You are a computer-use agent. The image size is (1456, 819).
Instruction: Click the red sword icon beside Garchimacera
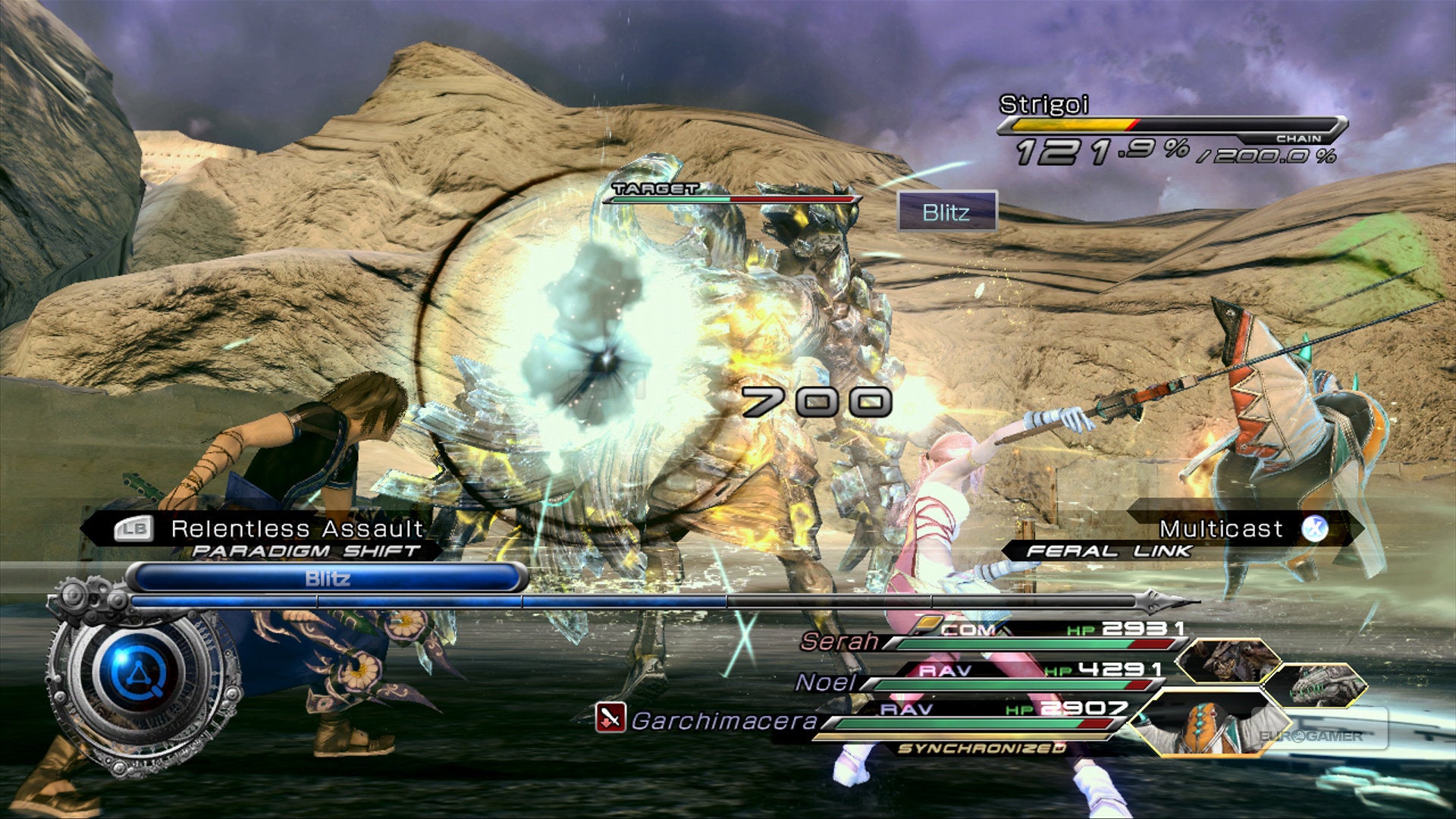(610, 717)
